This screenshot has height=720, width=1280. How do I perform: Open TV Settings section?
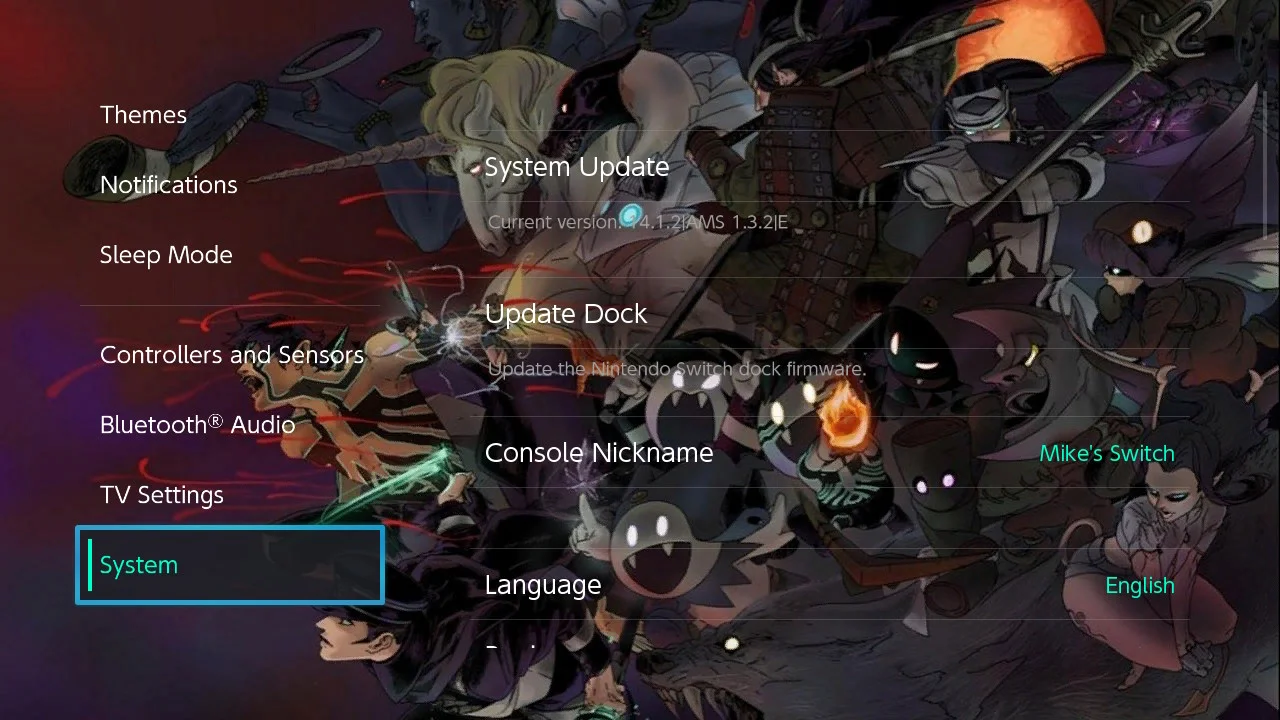[162, 494]
